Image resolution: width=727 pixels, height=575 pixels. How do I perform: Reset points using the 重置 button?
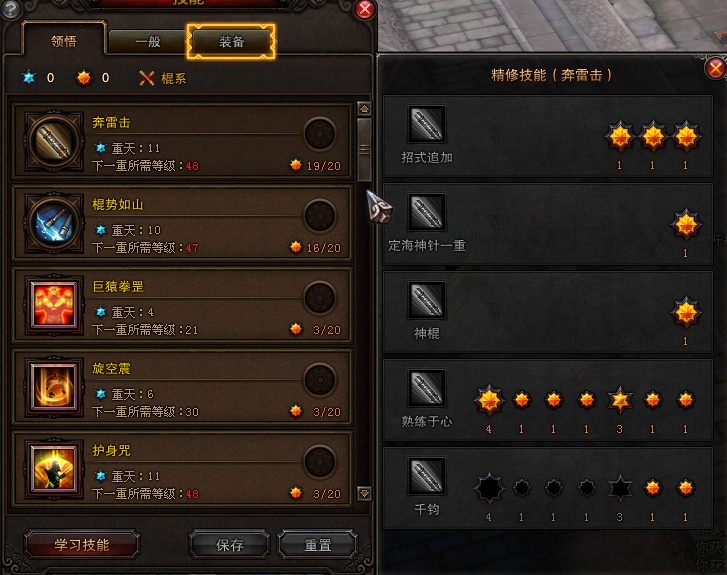(x=318, y=546)
